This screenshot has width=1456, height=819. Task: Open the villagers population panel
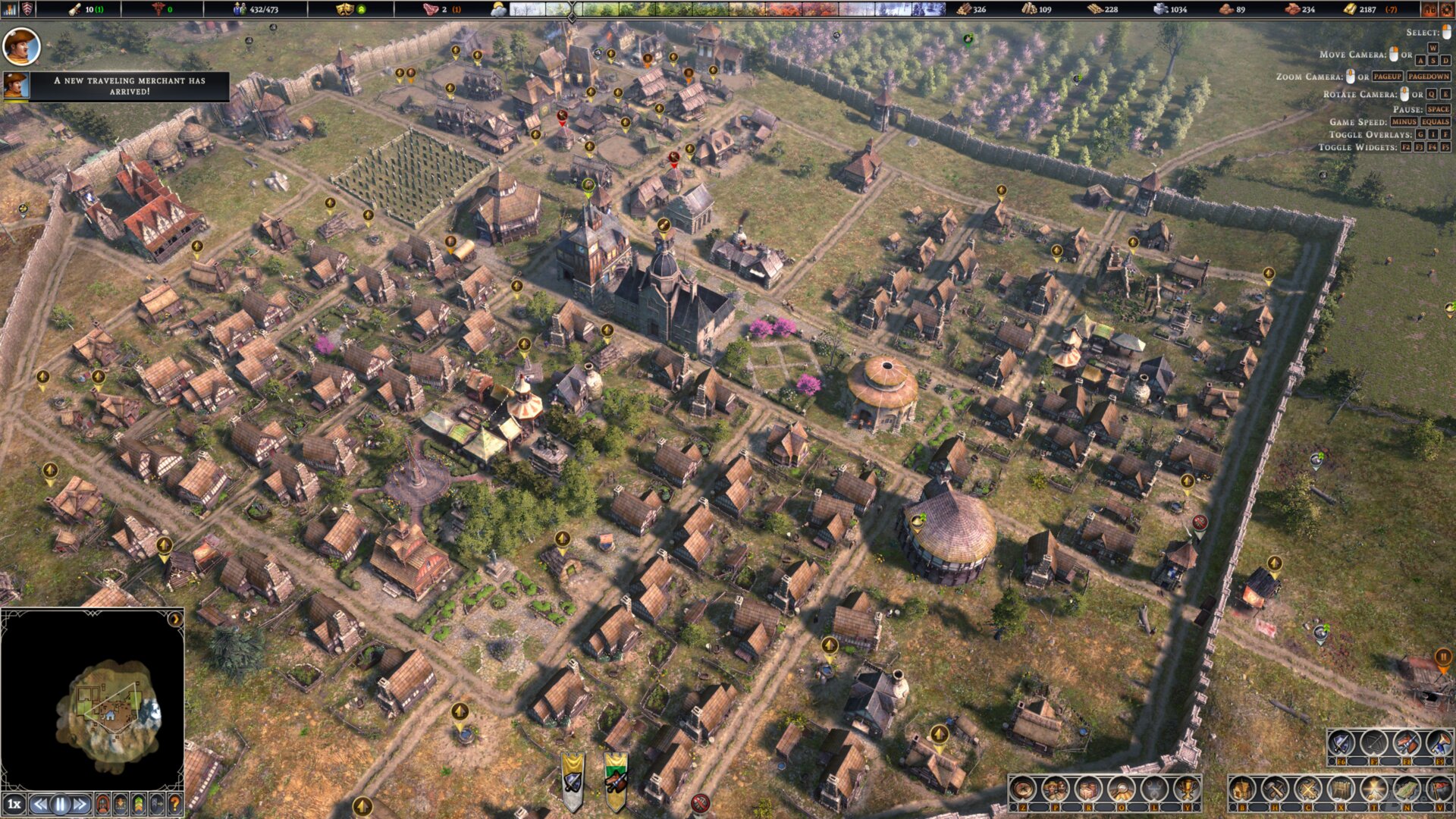(1055, 790)
